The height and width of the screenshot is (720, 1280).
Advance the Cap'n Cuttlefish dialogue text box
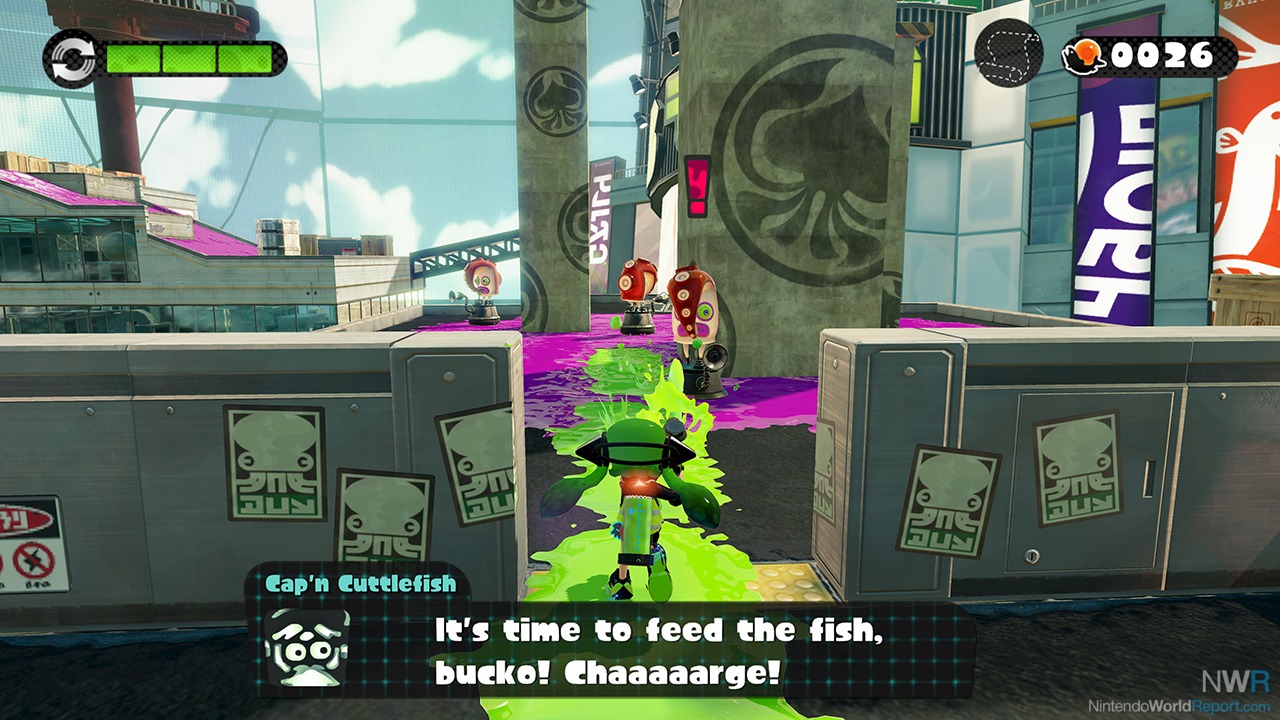tap(658, 650)
